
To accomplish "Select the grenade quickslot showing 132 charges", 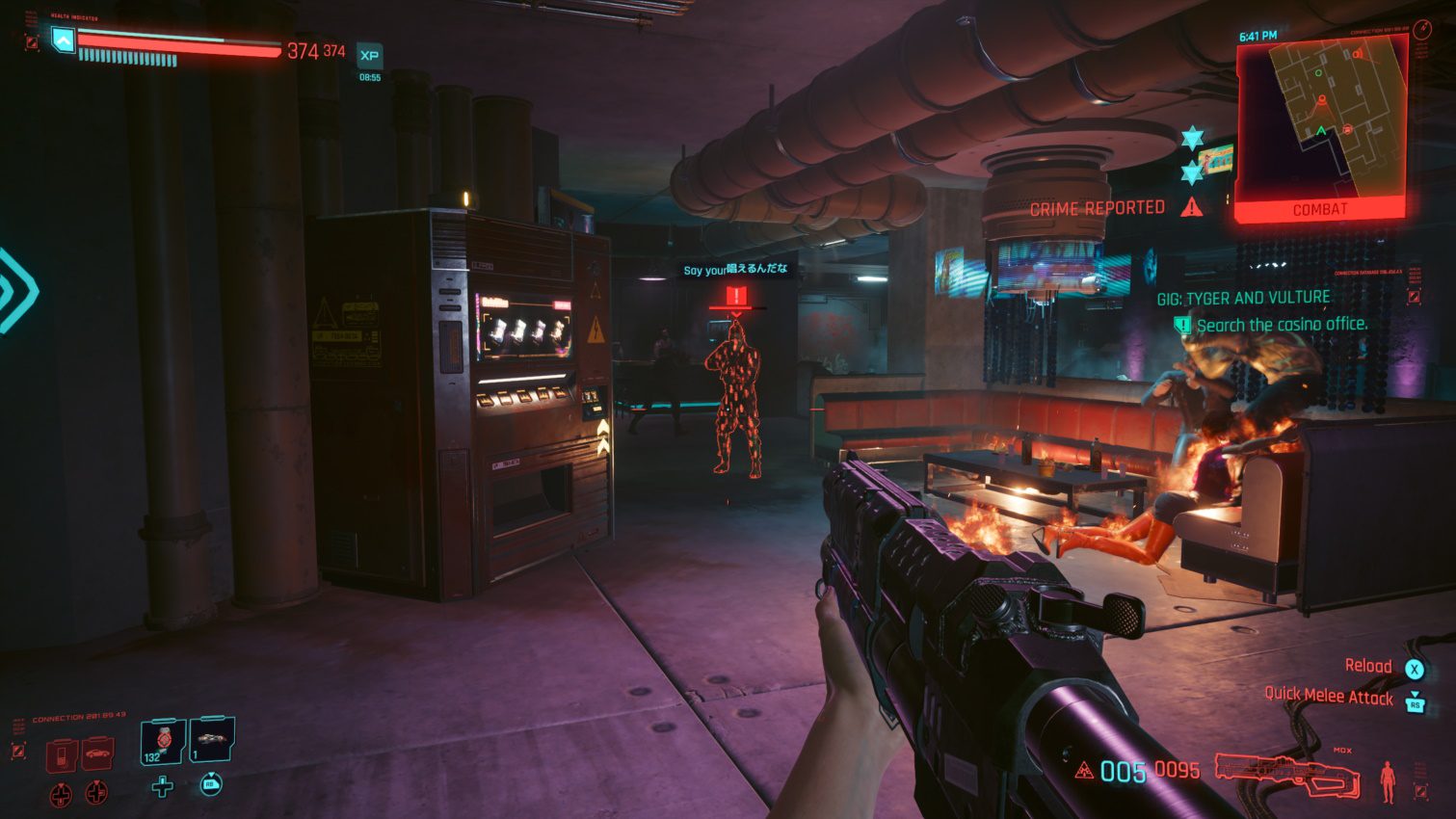I will 161,743.
